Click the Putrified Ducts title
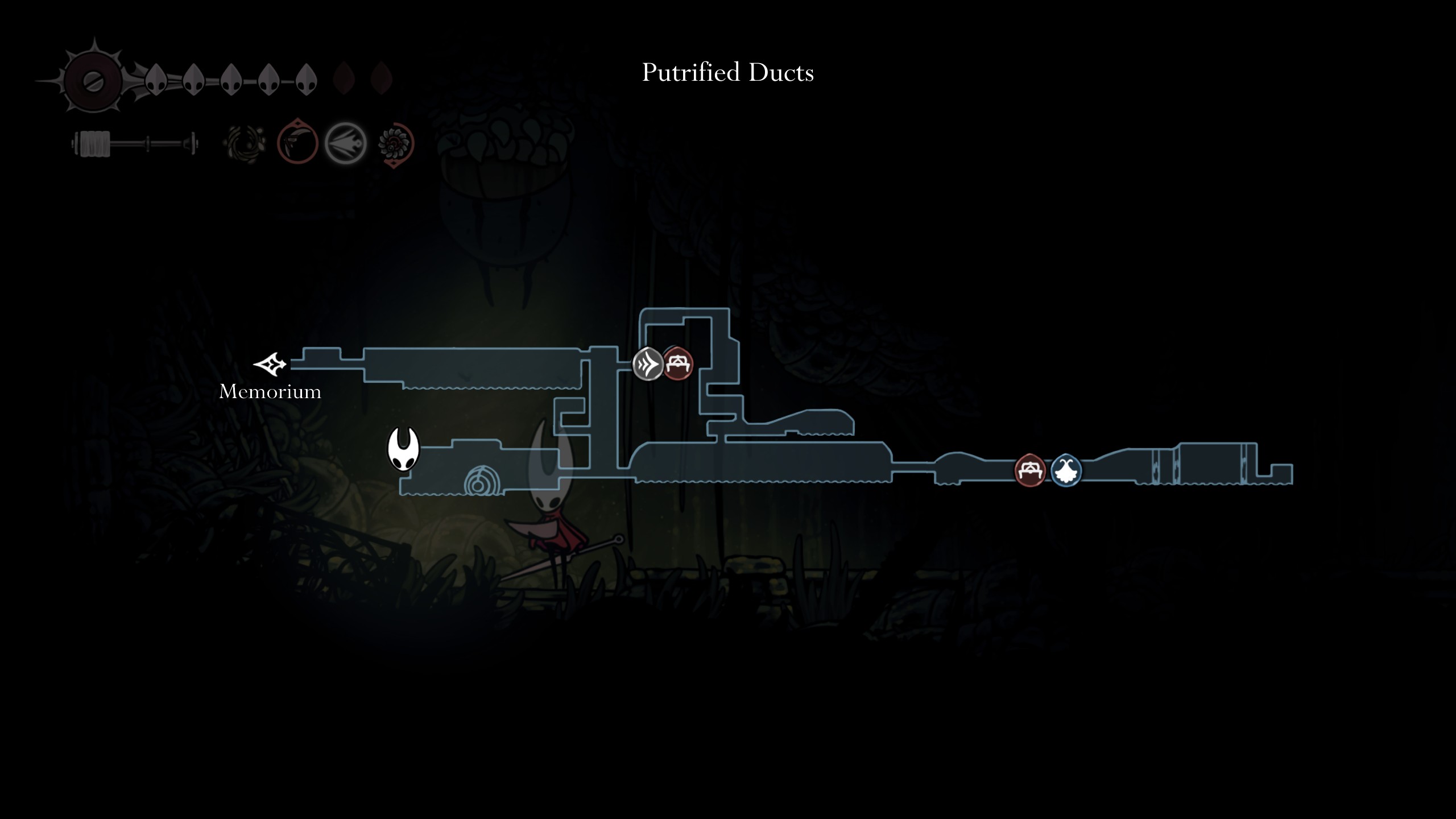The height and width of the screenshot is (819, 1456). pos(728,73)
